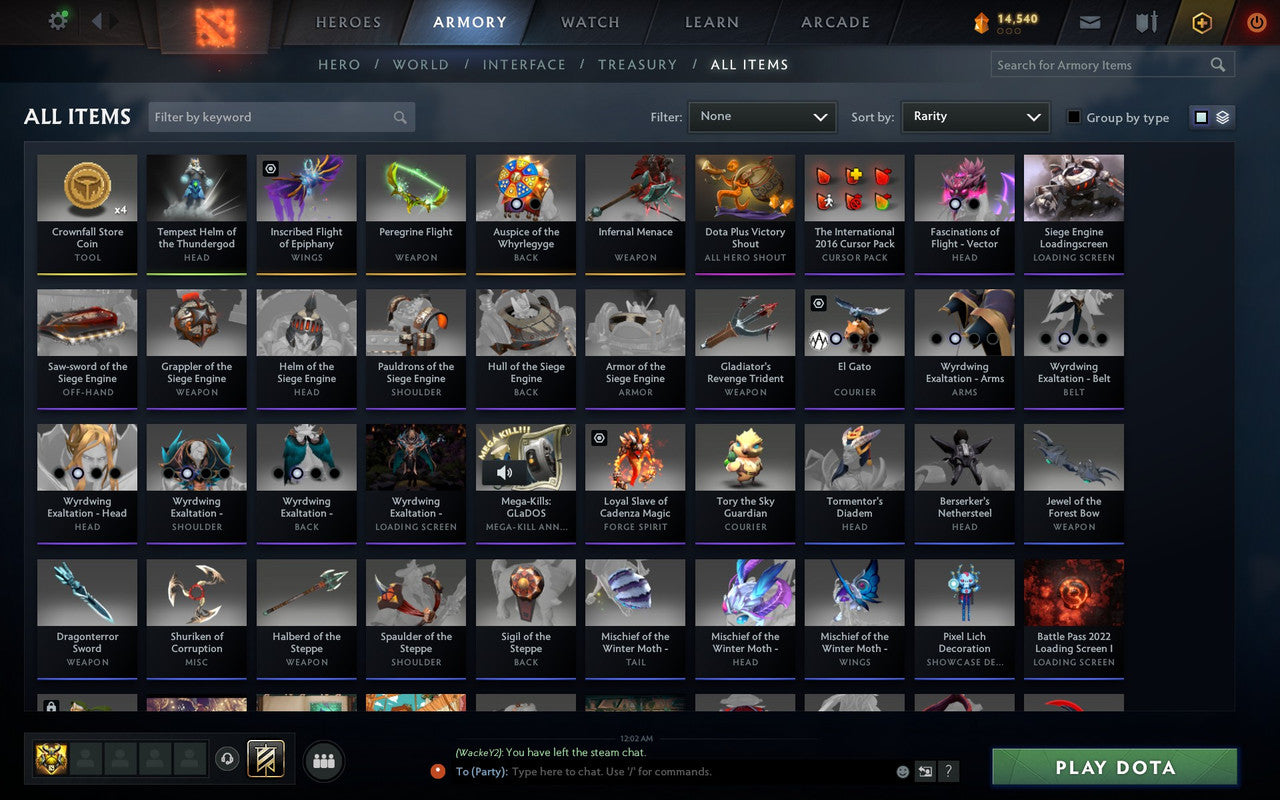Expand the chat emoticon picker
The height and width of the screenshot is (800, 1280).
tap(901, 771)
